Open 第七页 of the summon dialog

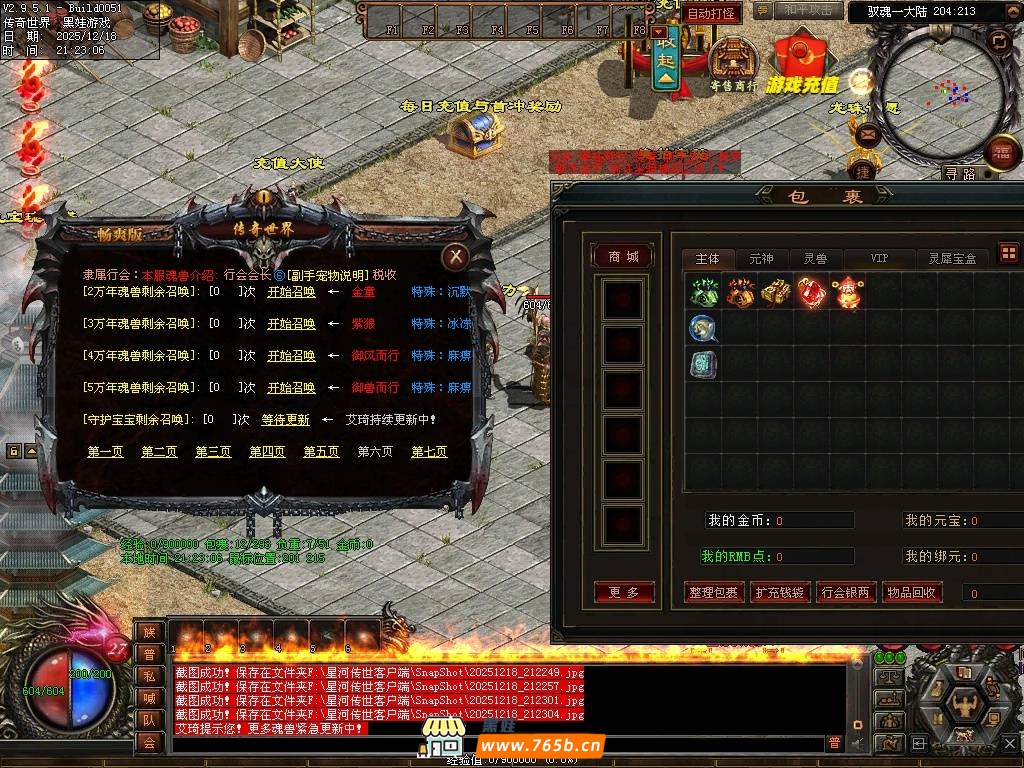(x=429, y=452)
